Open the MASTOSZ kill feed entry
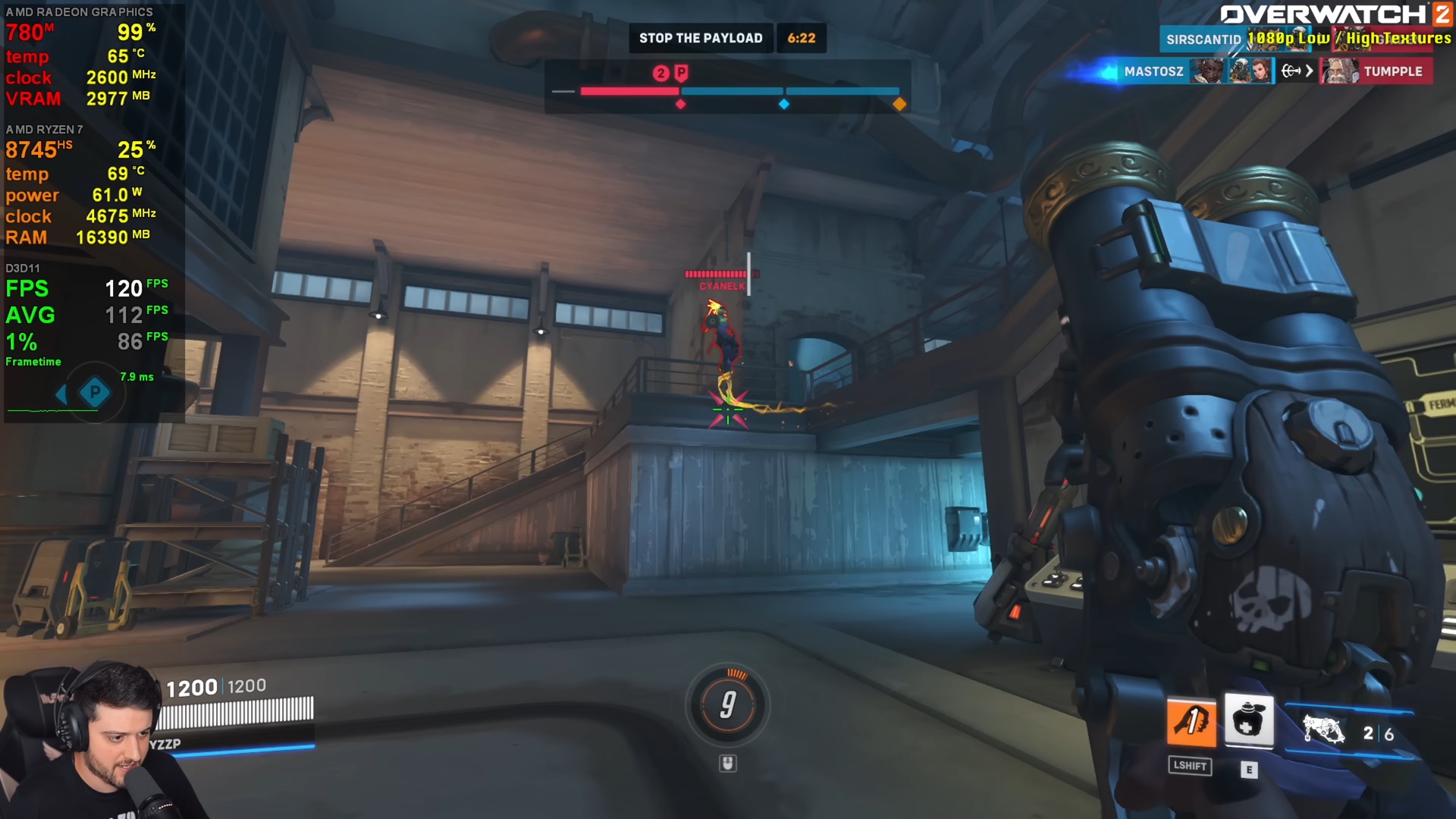Screen dimensions: 1456x819 pos(1153,71)
